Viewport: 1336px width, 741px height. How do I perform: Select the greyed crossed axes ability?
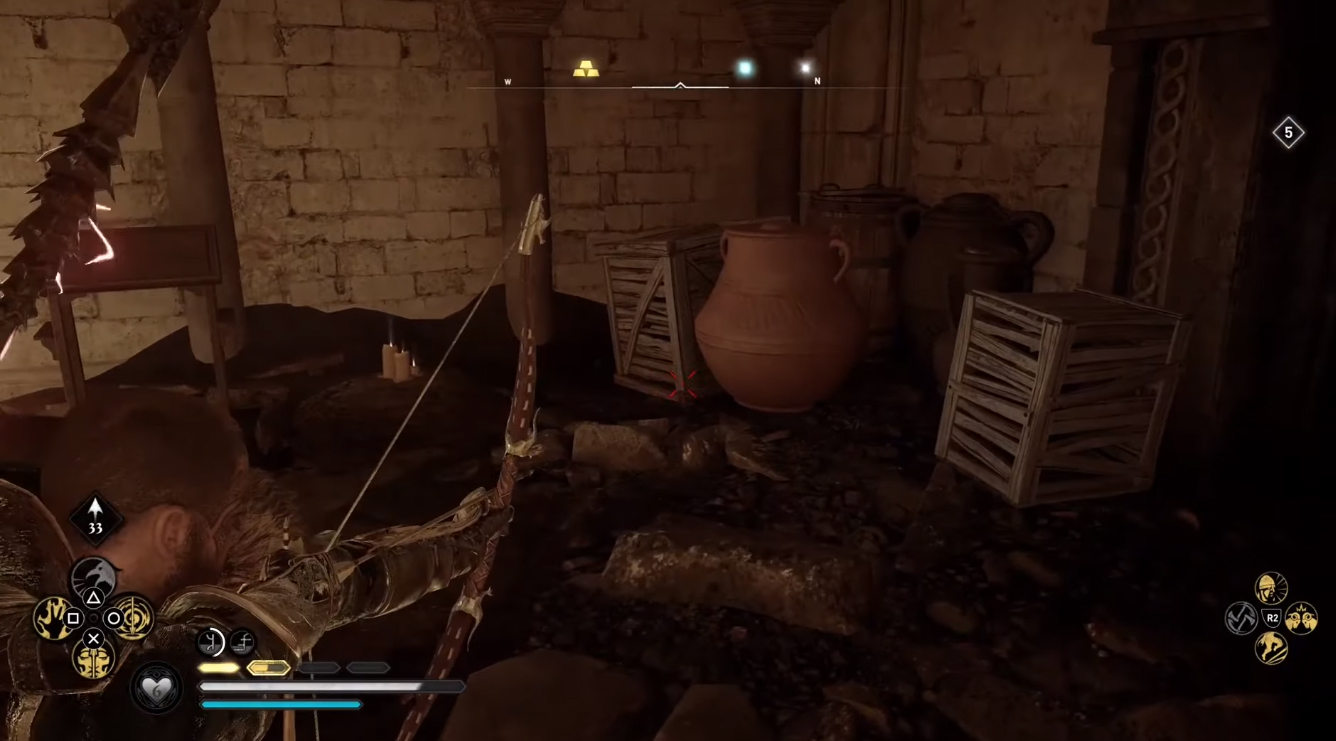click(1241, 618)
